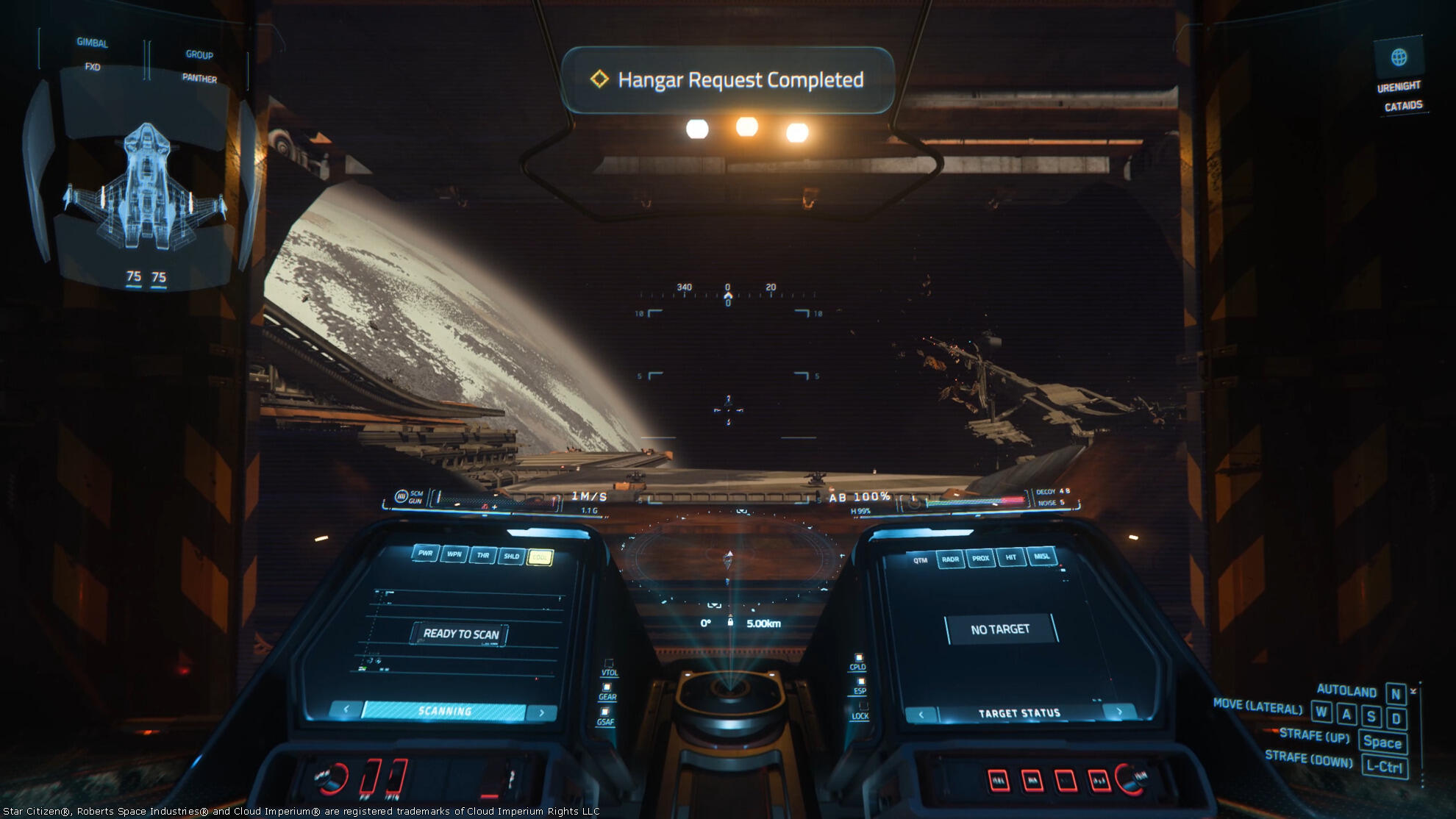Activate the THR thrusters button
The width and height of the screenshot is (1456, 819).
pos(483,555)
